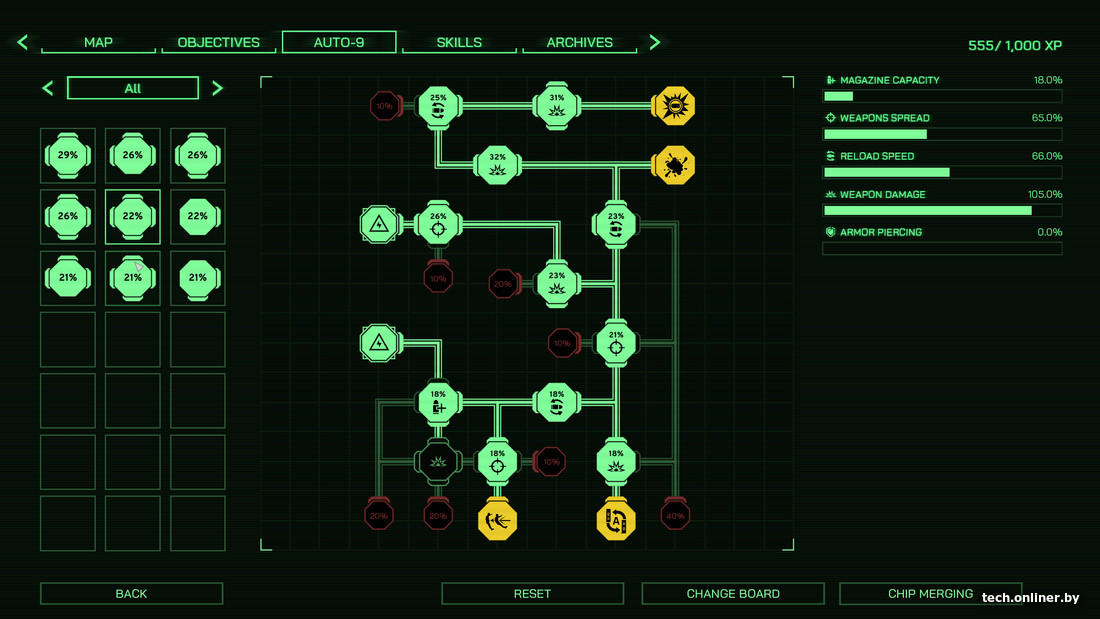The width and height of the screenshot is (1100, 619).
Task: Open CHIP MERGING
Action: pyautogui.click(x=930, y=594)
